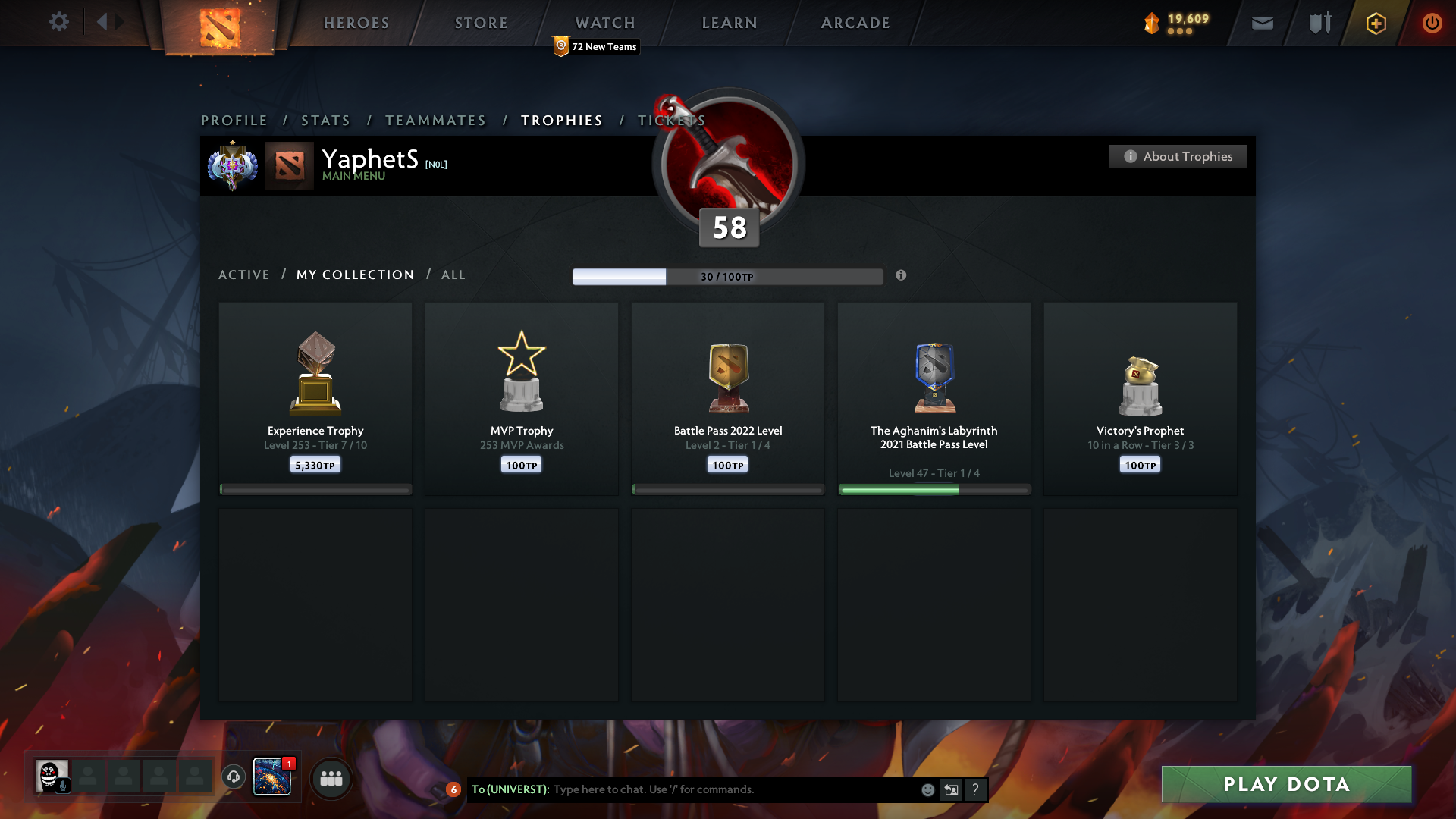Open the mail inbox icon
Screen dimensions: 1456x819
coord(1262,23)
